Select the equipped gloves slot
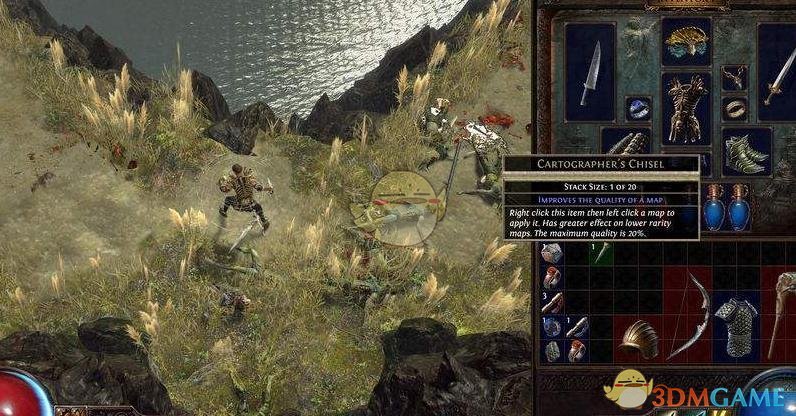 625,143
